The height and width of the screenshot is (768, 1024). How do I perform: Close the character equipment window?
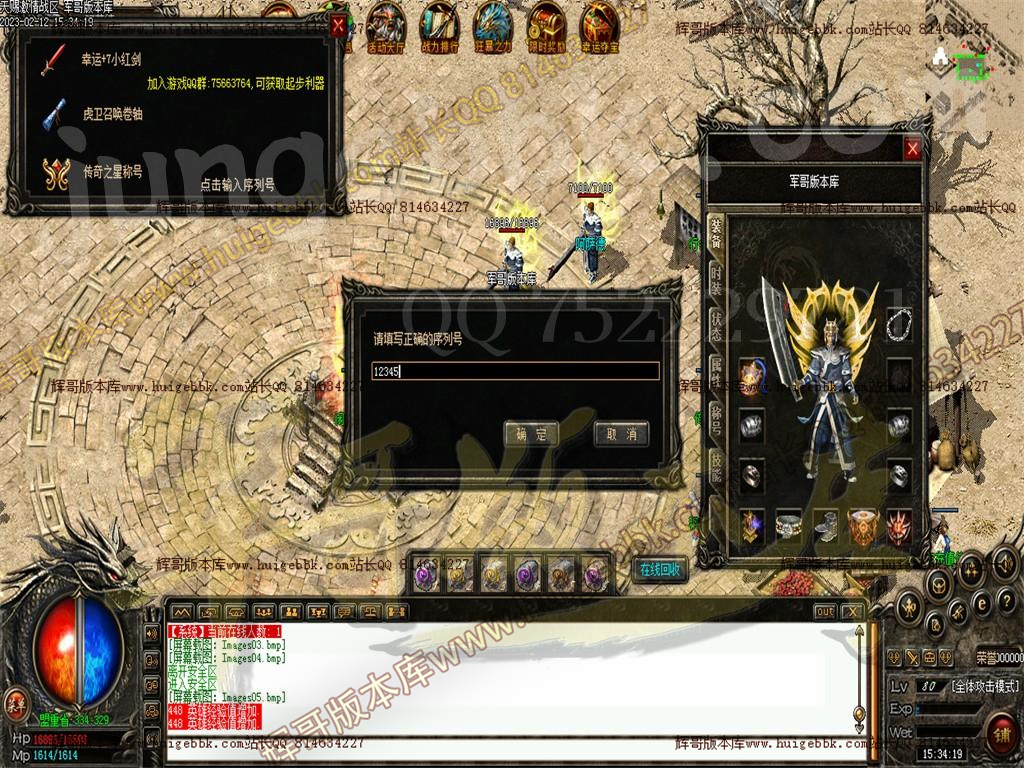912,150
